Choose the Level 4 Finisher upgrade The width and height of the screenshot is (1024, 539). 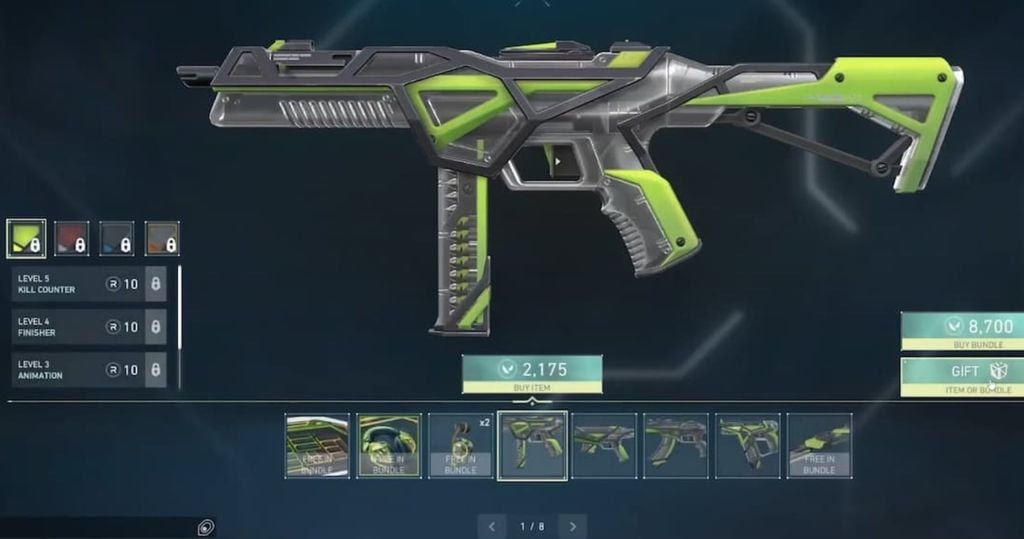[88, 327]
